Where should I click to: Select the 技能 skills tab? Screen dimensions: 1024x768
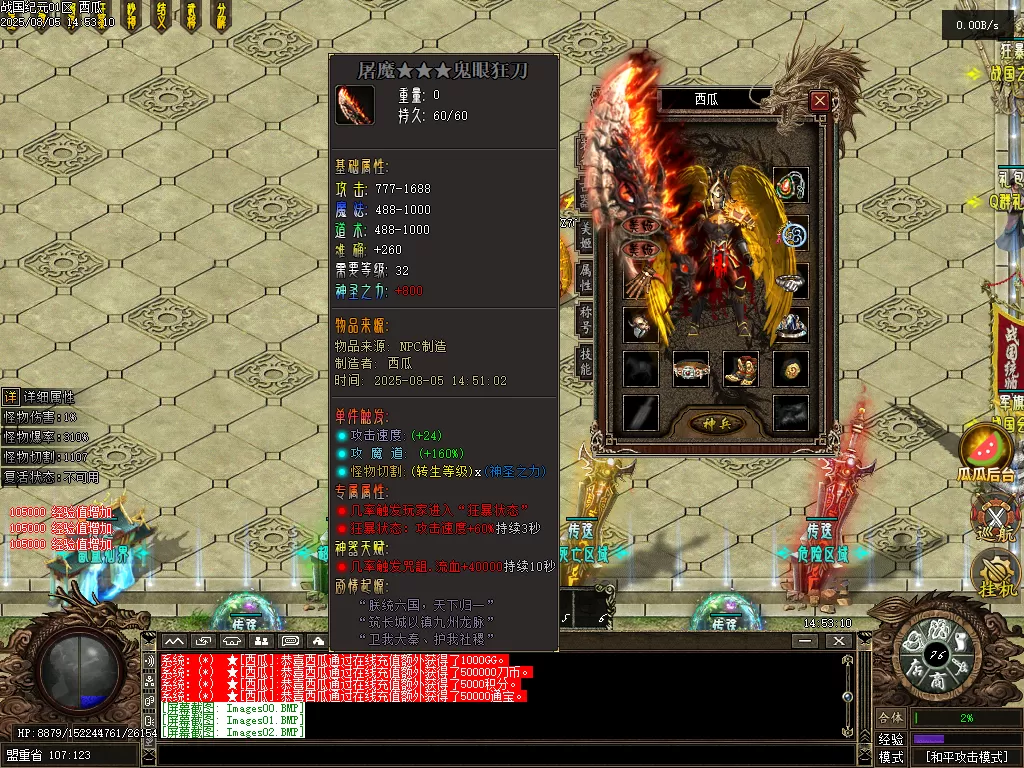pyautogui.click(x=586, y=362)
